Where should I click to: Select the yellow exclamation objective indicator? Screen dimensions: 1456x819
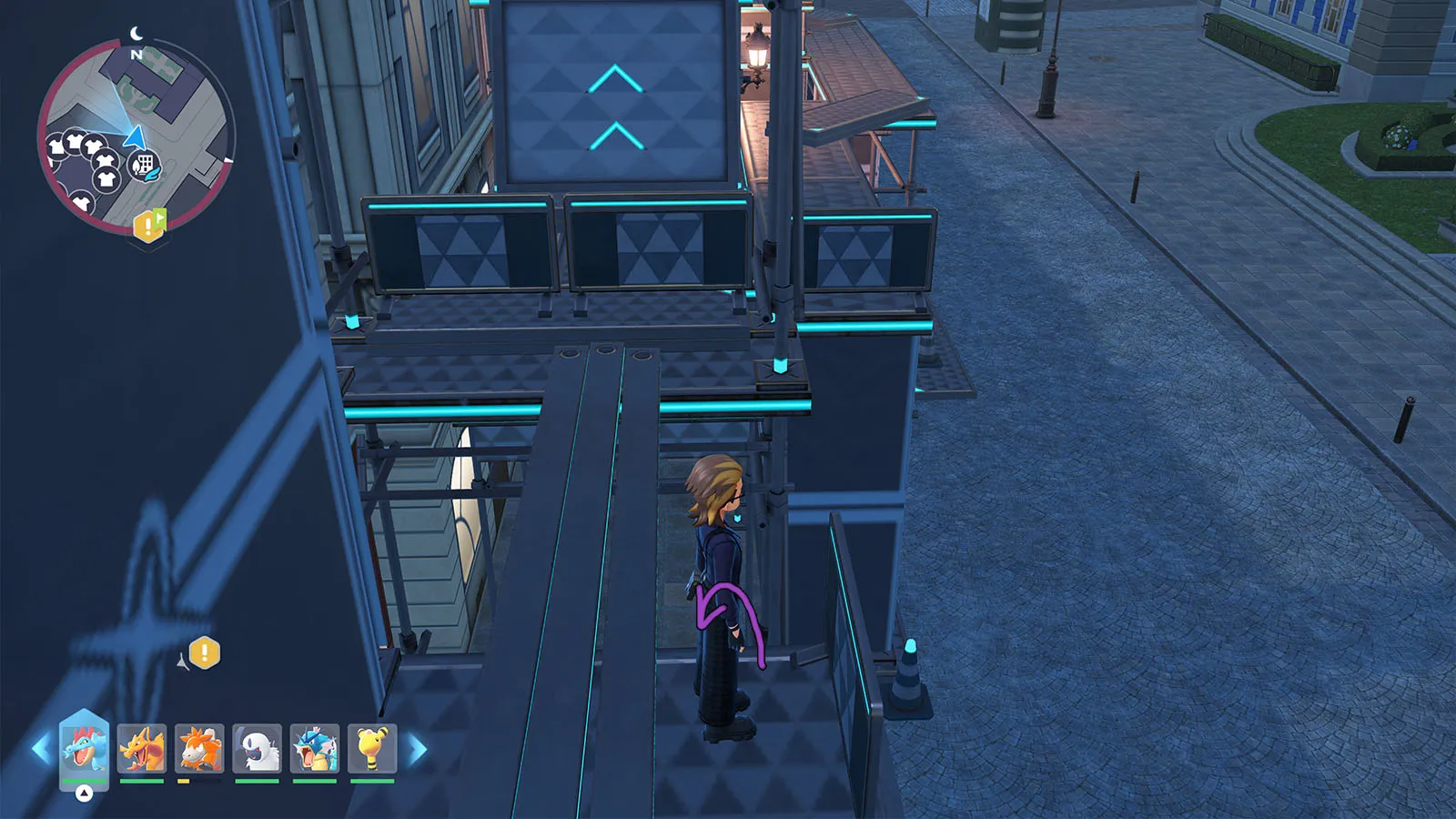click(x=205, y=652)
